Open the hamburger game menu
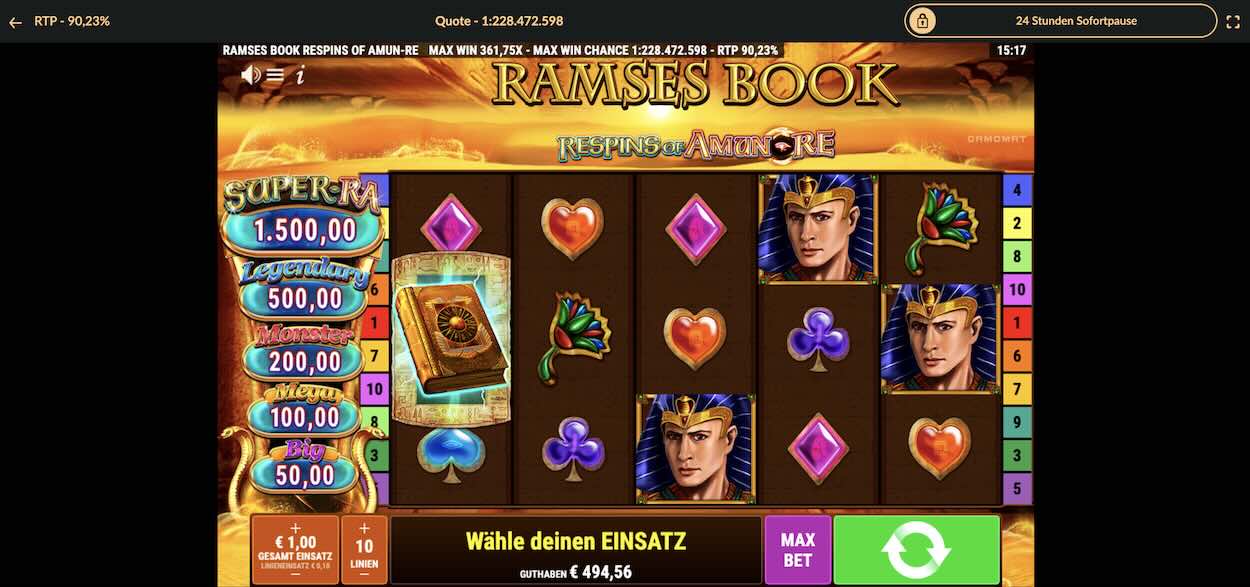The width and height of the screenshot is (1250, 587). (275, 74)
